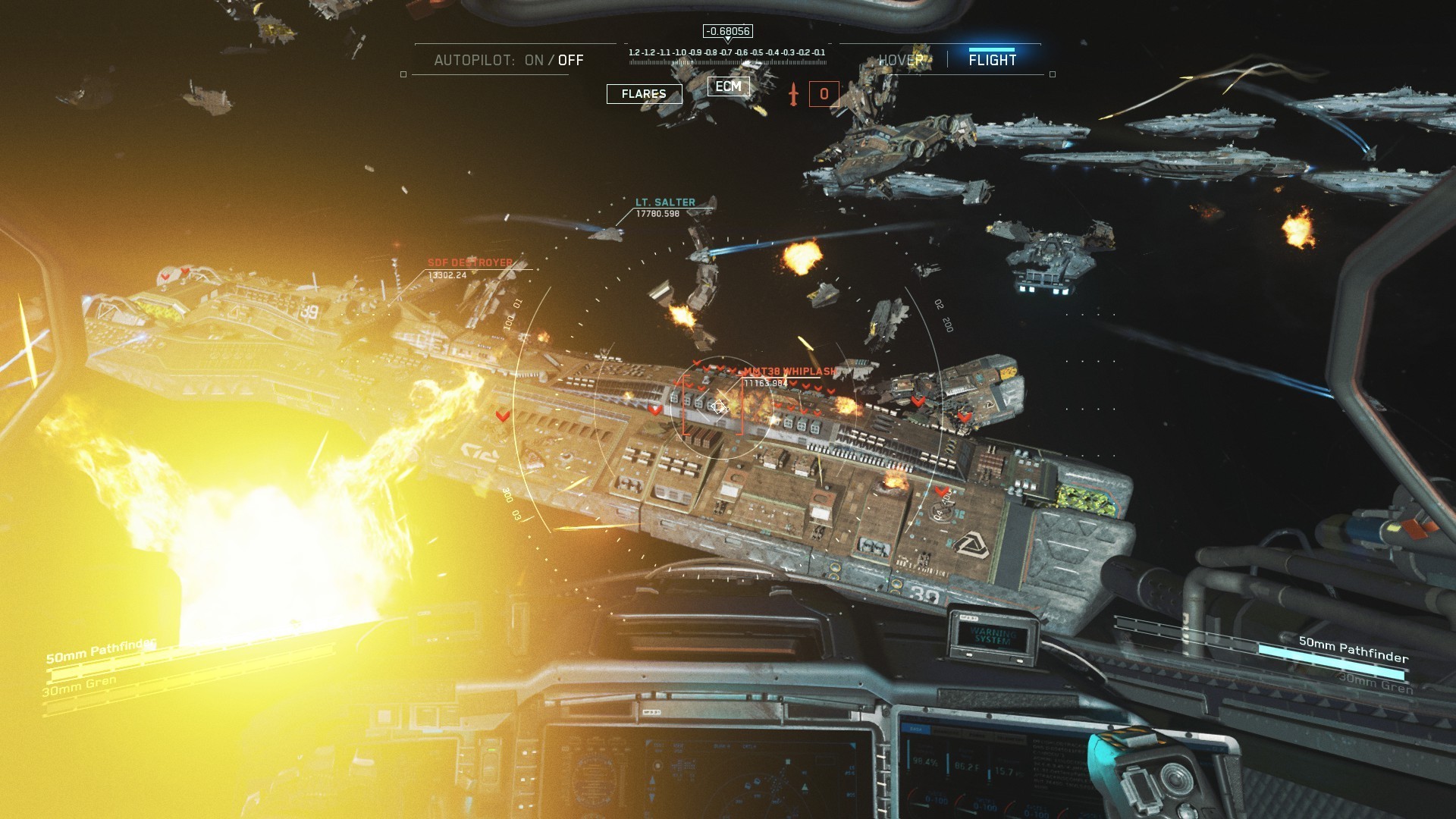
Task: Select FLIGHT mode
Action: tap(992, 60)
